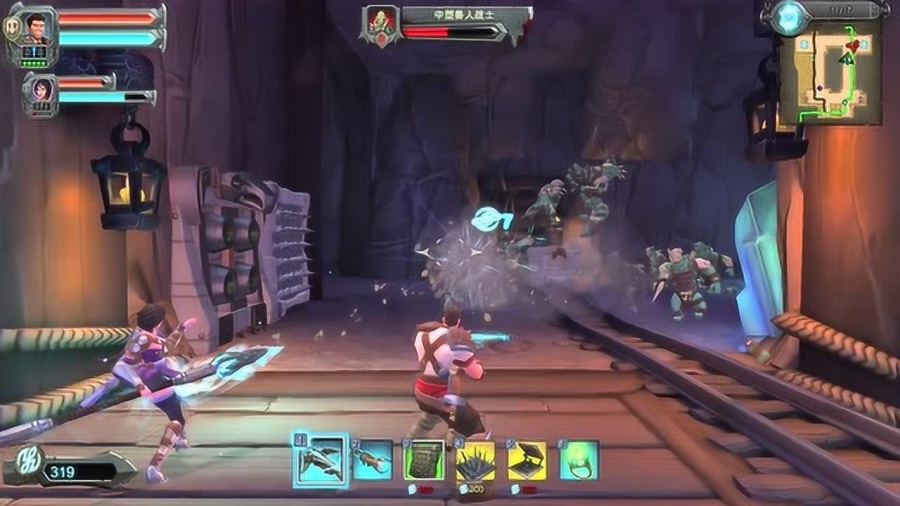Choose the green barricade trap slot
This screenshot has width=900, height=506.
[424, 460]
